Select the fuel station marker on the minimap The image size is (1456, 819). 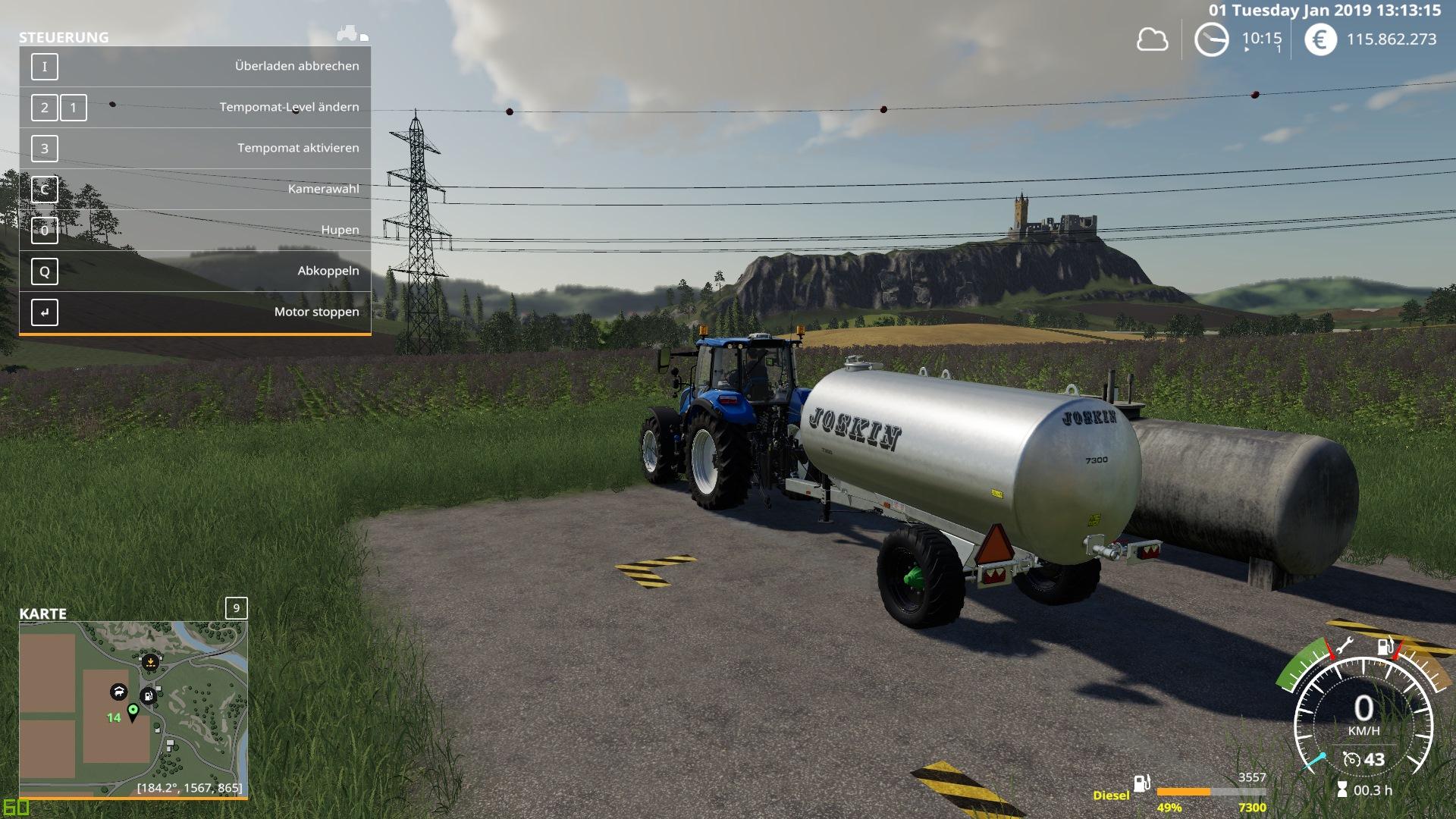tap(149, 695)
